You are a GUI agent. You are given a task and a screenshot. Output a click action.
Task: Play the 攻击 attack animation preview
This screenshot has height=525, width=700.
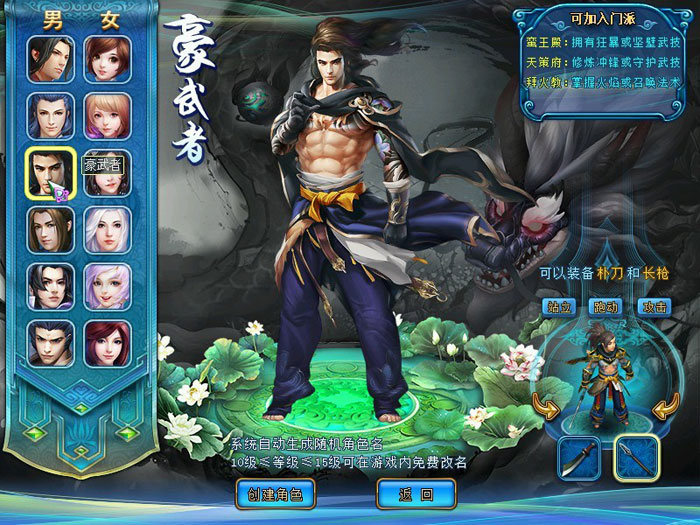(x=654, y=306)
